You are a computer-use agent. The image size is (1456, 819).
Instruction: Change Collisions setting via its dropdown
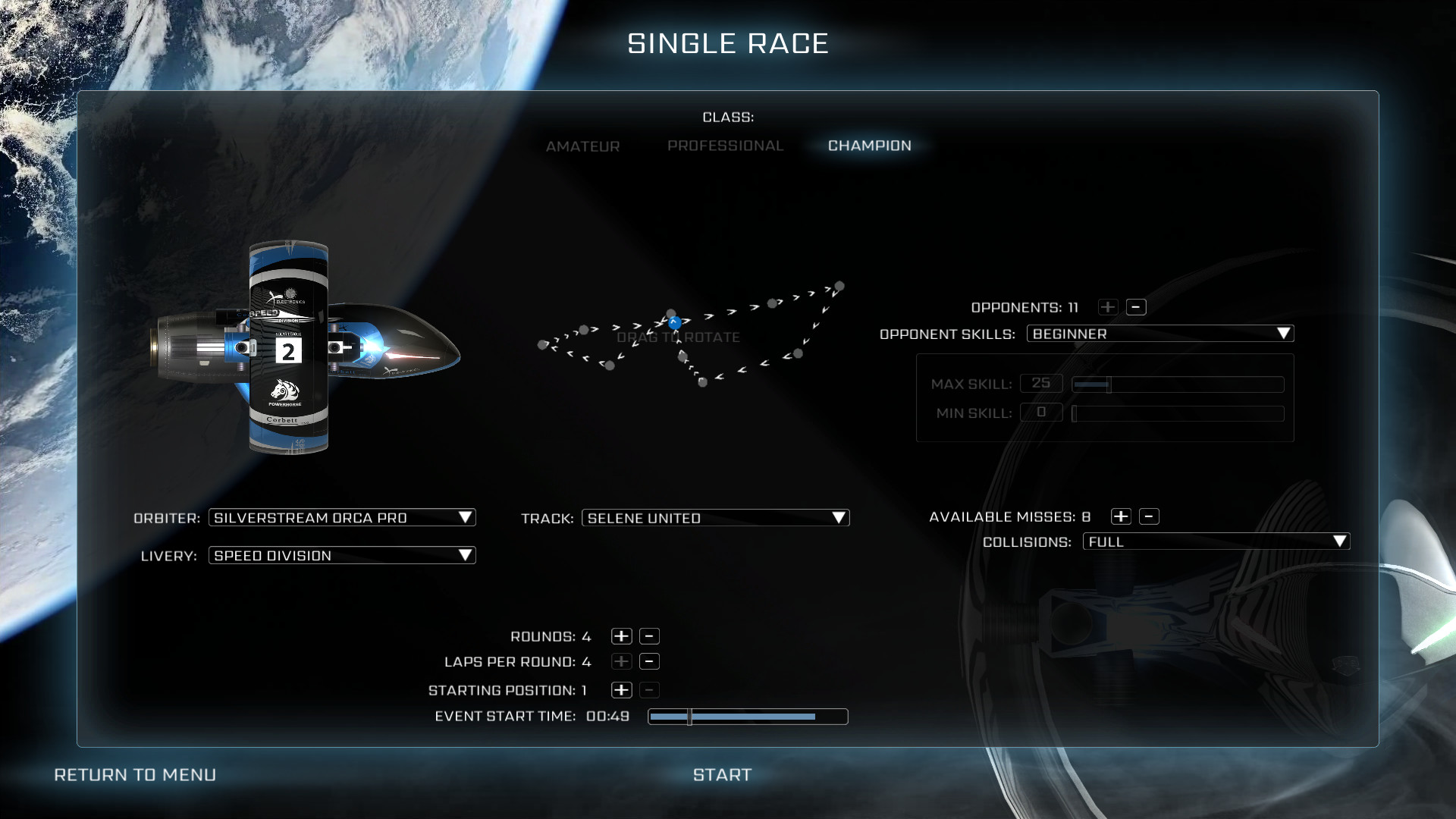(1217, 541)
